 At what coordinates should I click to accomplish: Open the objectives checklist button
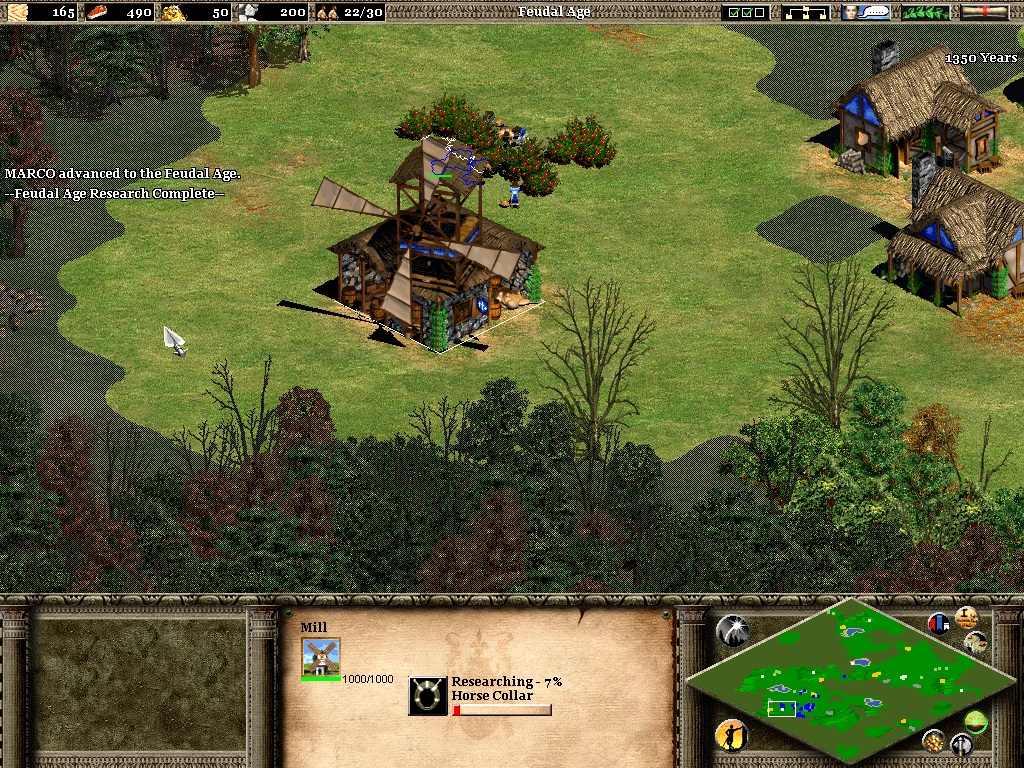pos(747,12)
